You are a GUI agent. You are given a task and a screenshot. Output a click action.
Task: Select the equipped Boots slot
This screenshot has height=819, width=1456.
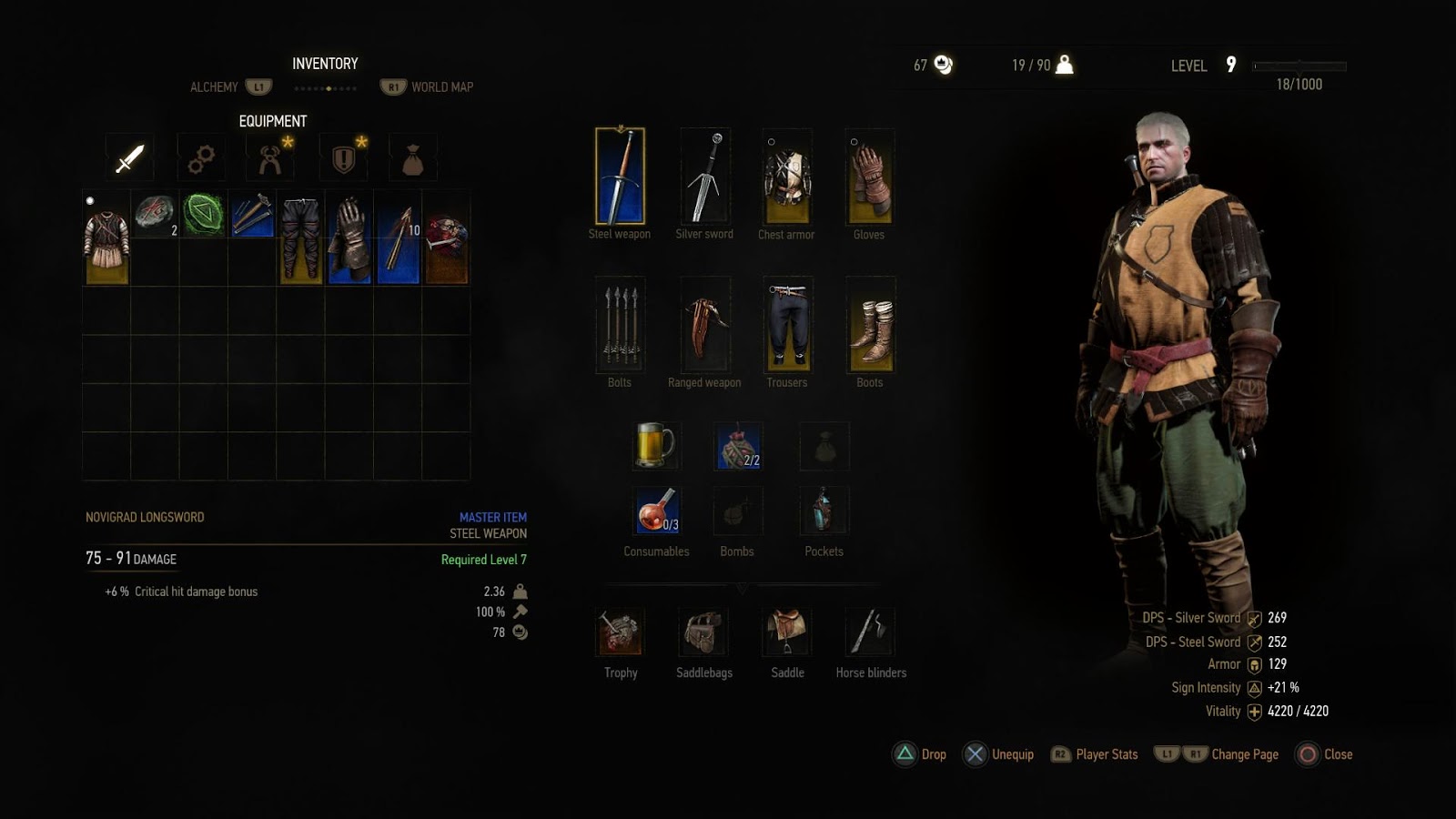pyautogui.click(x=870, y=325)
